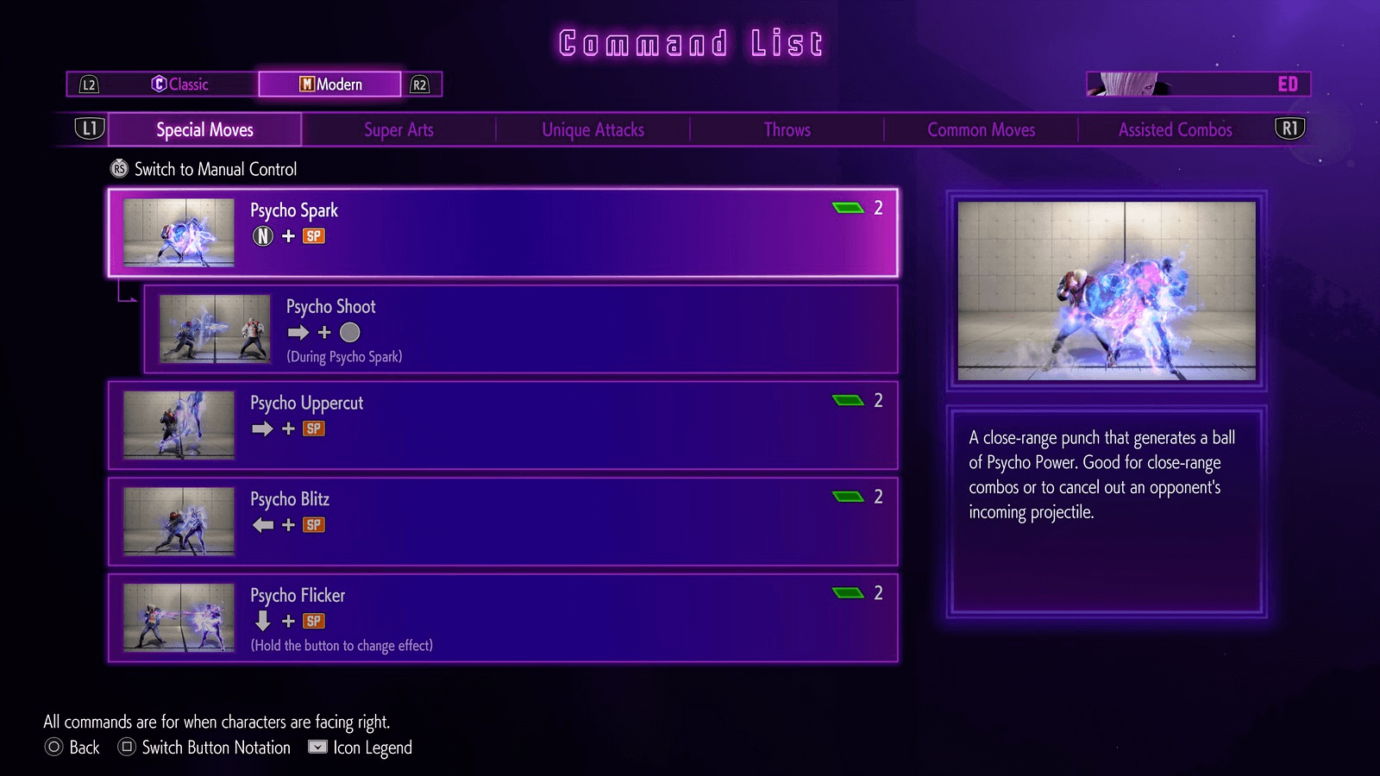Screen dimensions: 1380x776
Task: Open the Throws tab
Action: tap(786, 128)
